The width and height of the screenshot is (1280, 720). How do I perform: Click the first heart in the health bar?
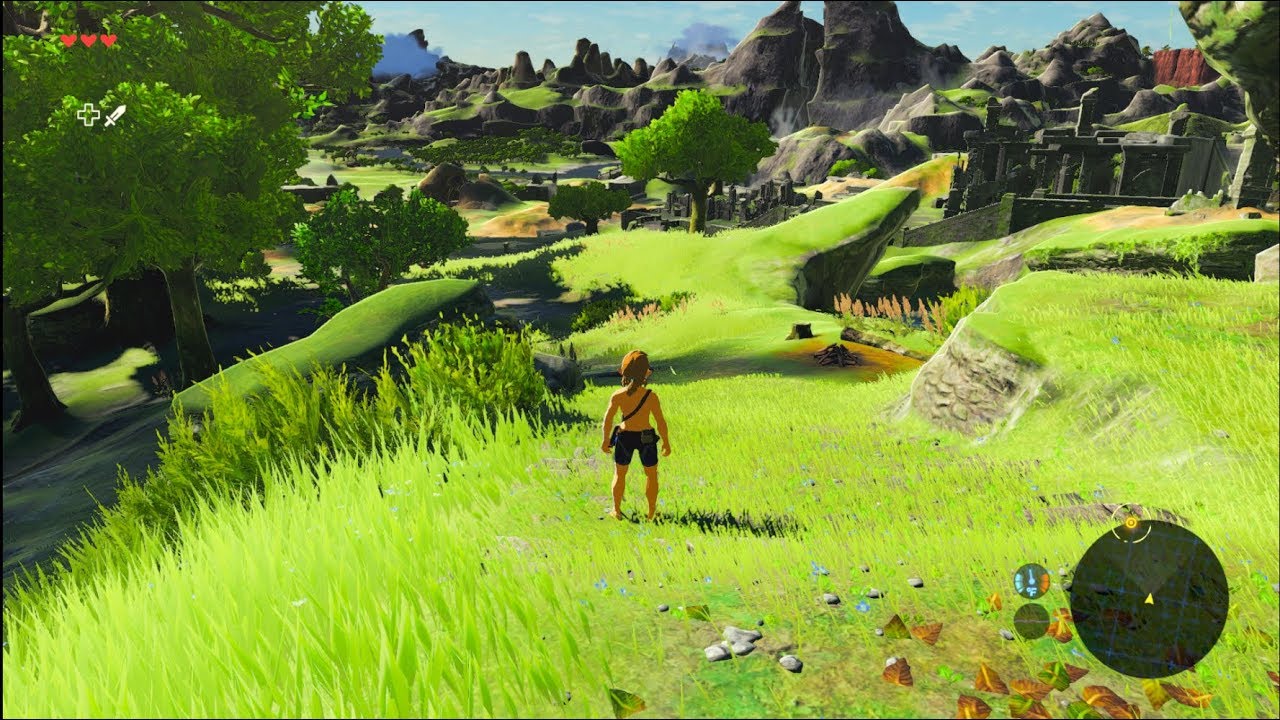(67, 40)
